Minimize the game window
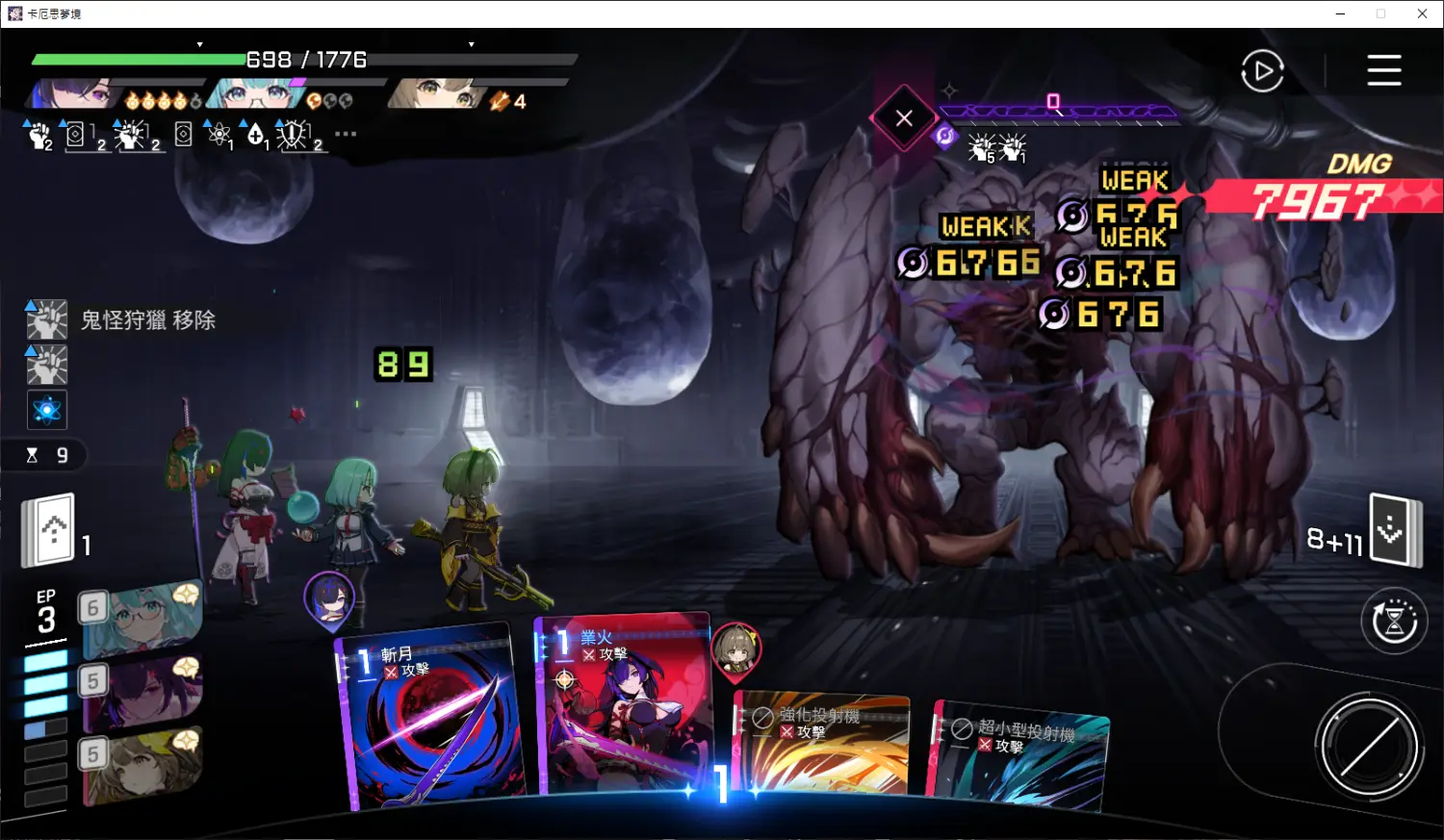The width and height of the screenshot is (1444, 840). (x=1340, y=13)
